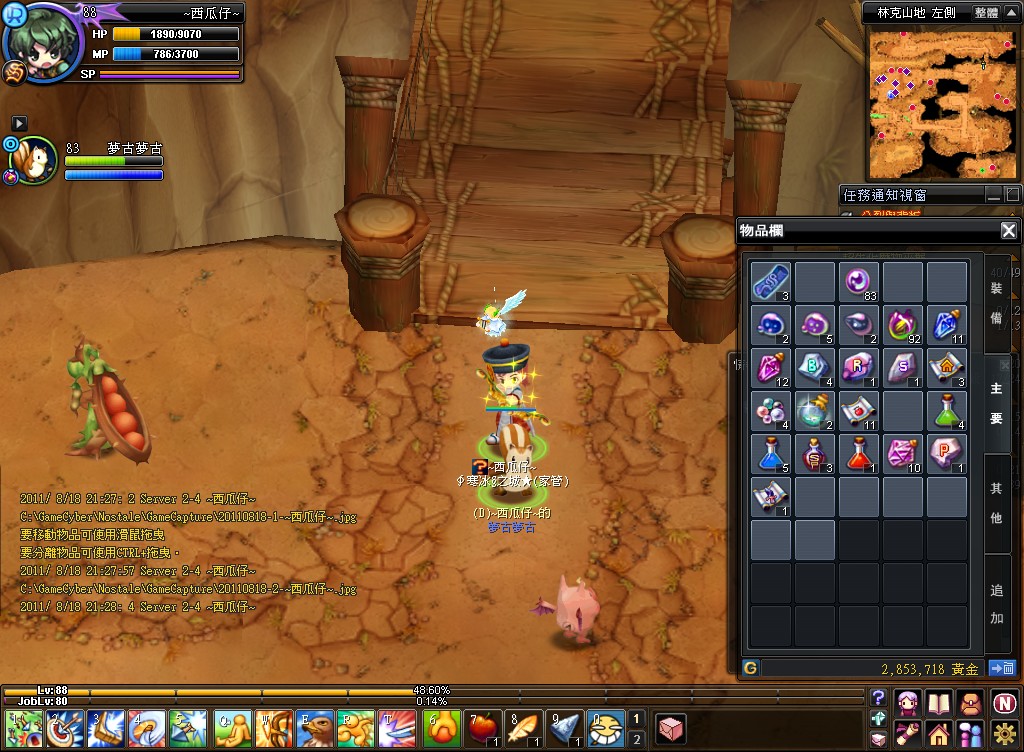Viewport: 1024px width, 752px height.
Task: Switch to hotbar page 2
Action: click(x=636, y=739)
